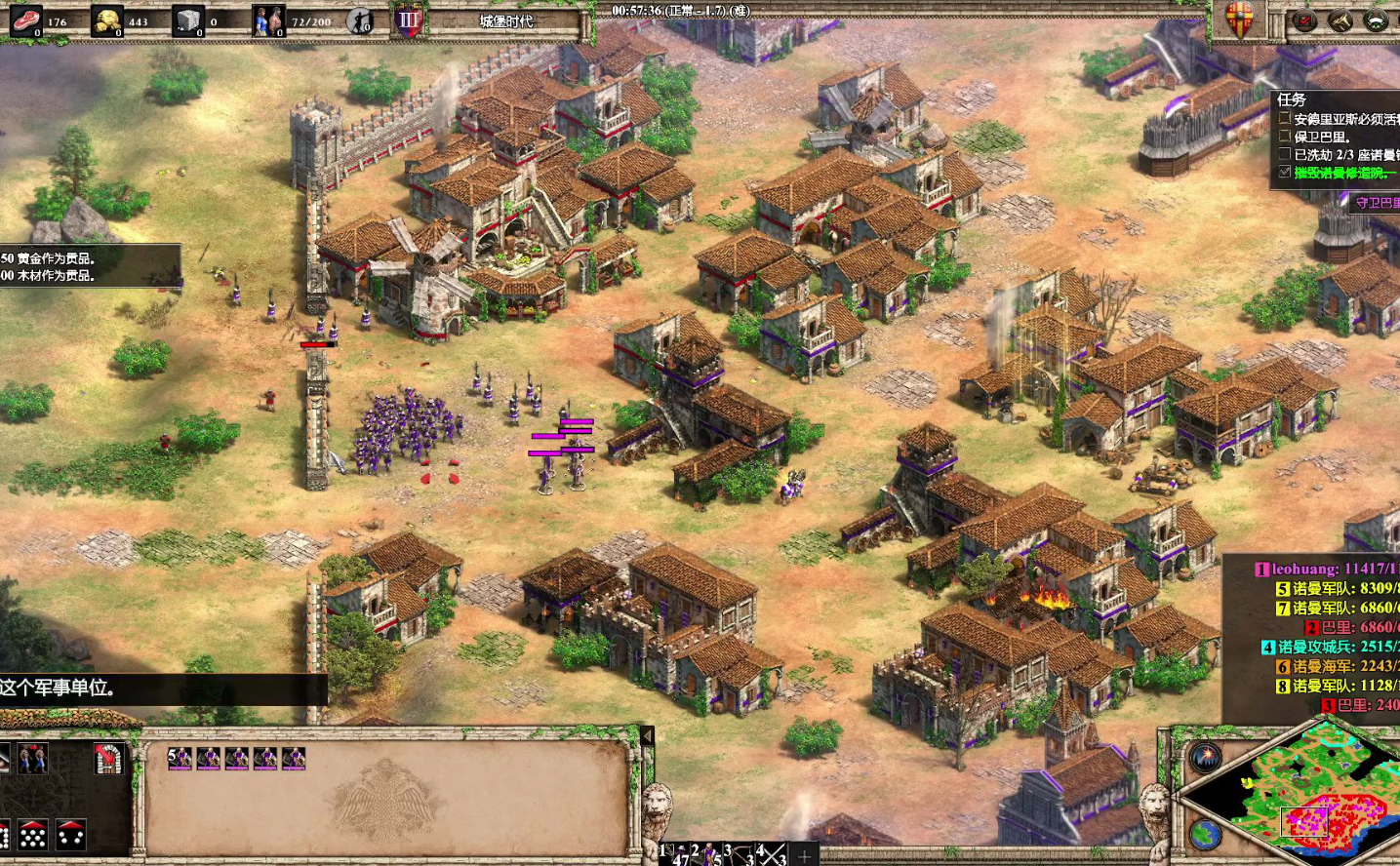1400x866 pixels.
Task: Select the red and yellow civilization shield
Action: point(1240,20)
